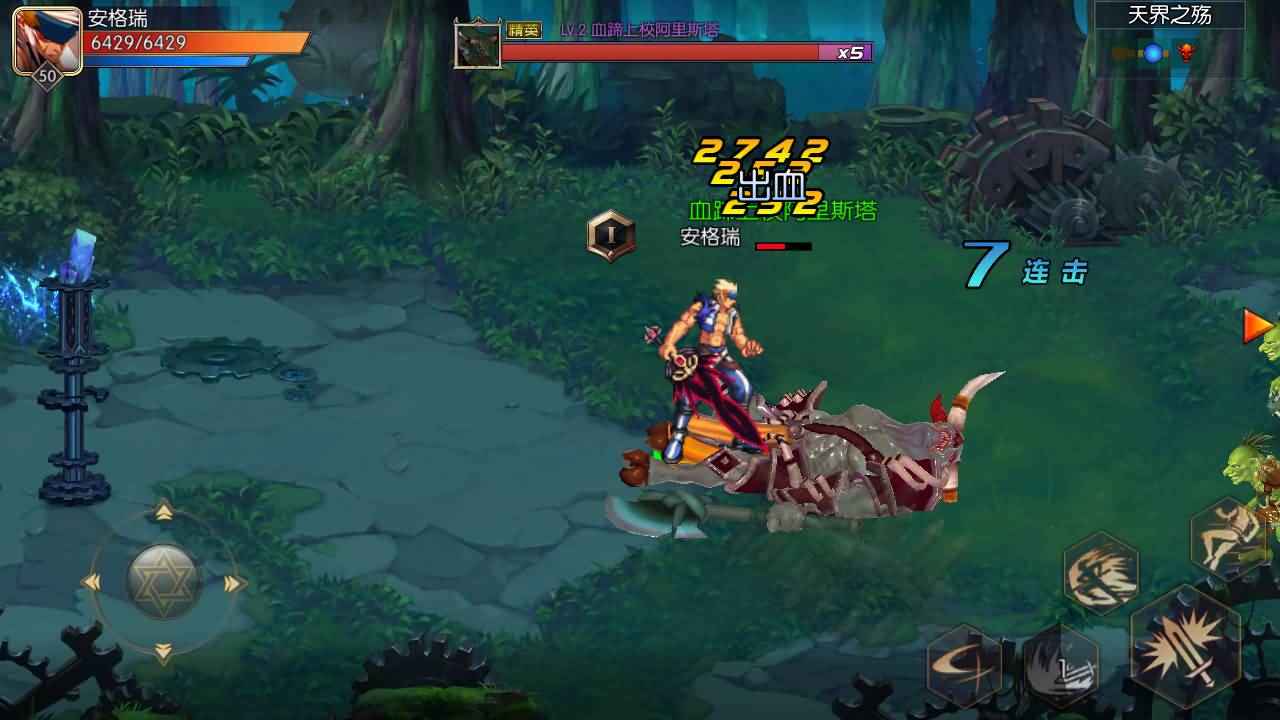
Task: Tap the virtual joystick center knob
Action: [x=164, y=581]
